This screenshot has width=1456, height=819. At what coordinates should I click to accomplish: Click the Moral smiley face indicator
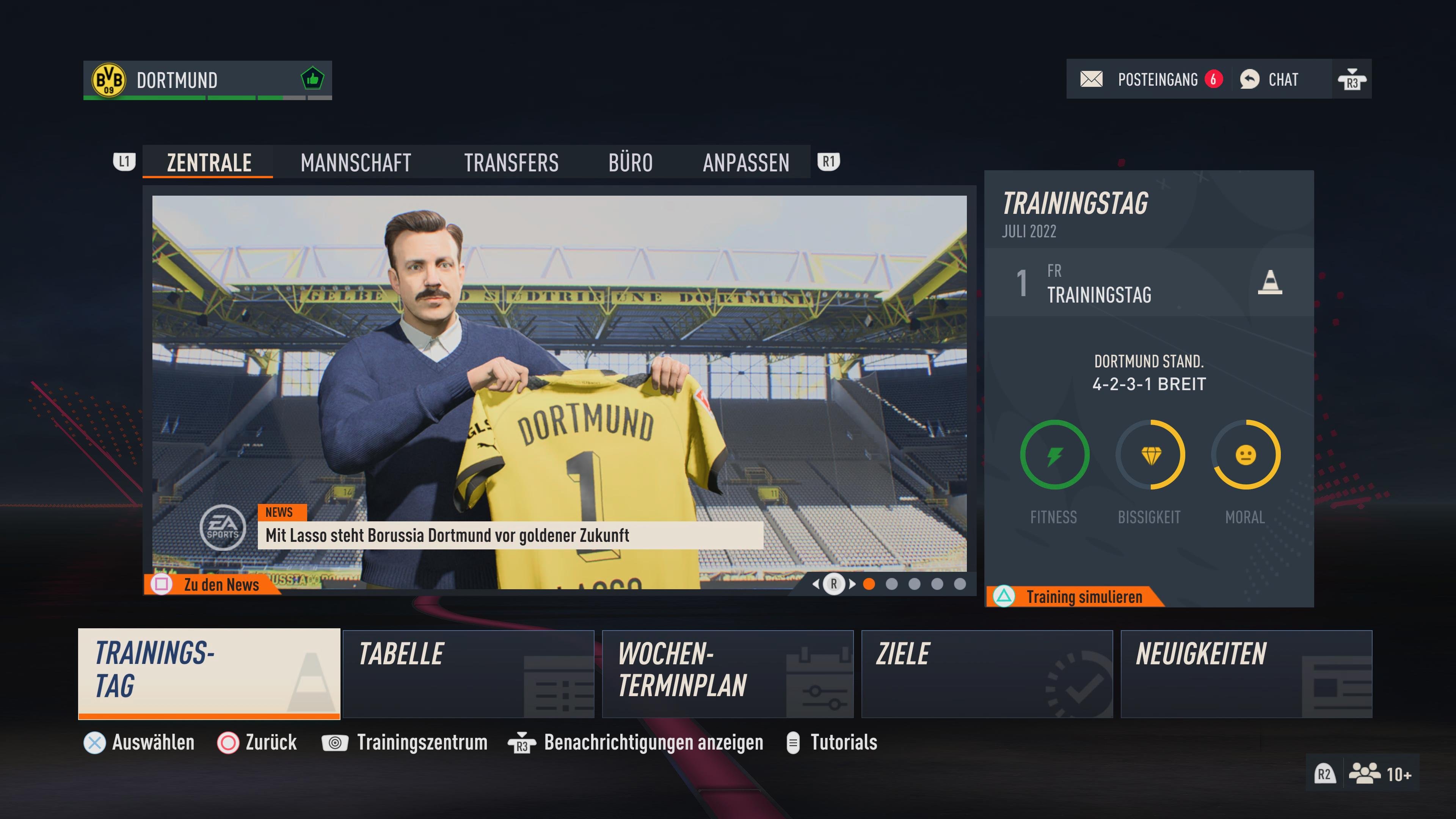click(x=1245, y=455)
